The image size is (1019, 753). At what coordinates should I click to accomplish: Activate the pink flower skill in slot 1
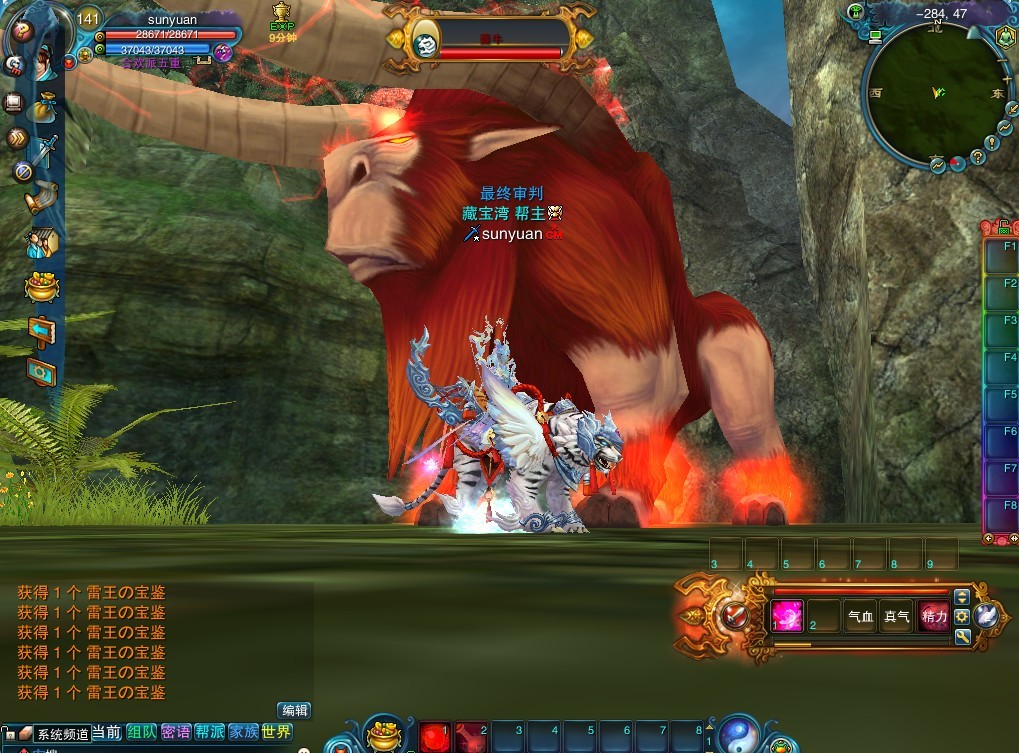[x=786, y=616]
